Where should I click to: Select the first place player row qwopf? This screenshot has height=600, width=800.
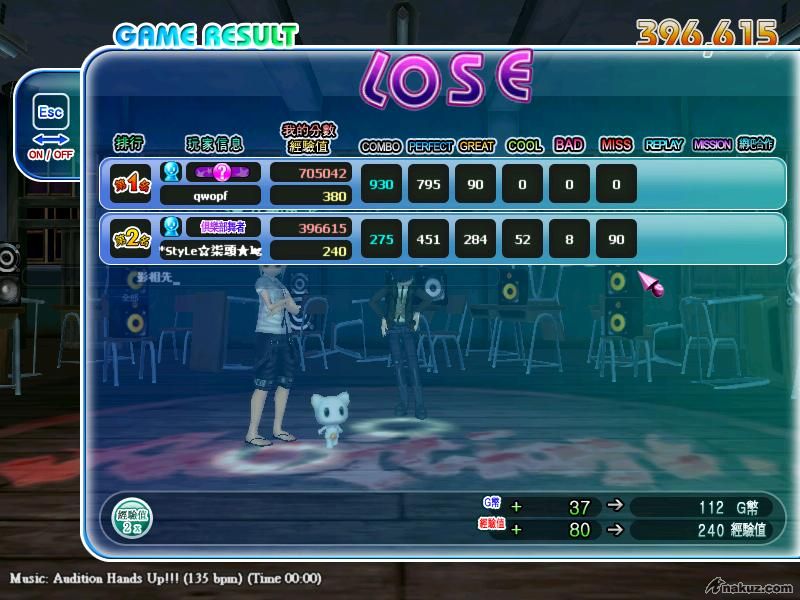pos(211,196)
